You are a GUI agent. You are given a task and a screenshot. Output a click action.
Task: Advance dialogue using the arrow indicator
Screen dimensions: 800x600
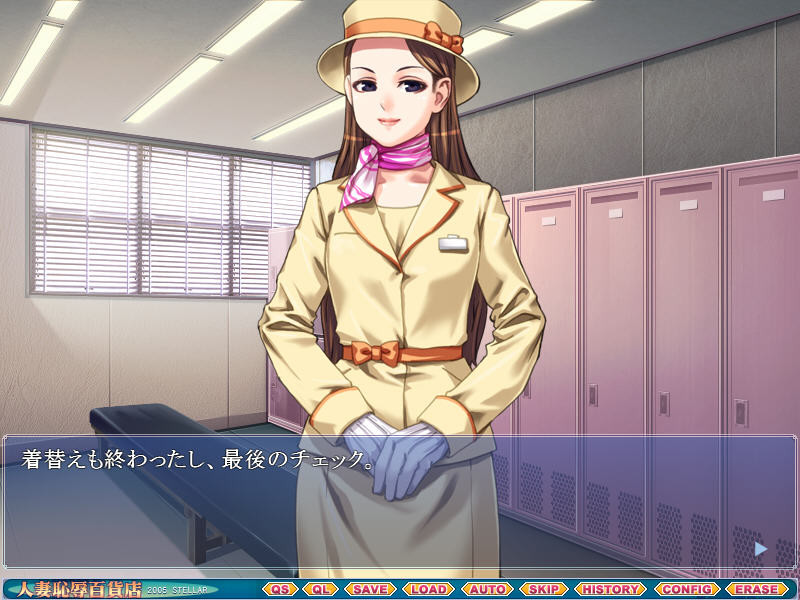tap(761, 548)
